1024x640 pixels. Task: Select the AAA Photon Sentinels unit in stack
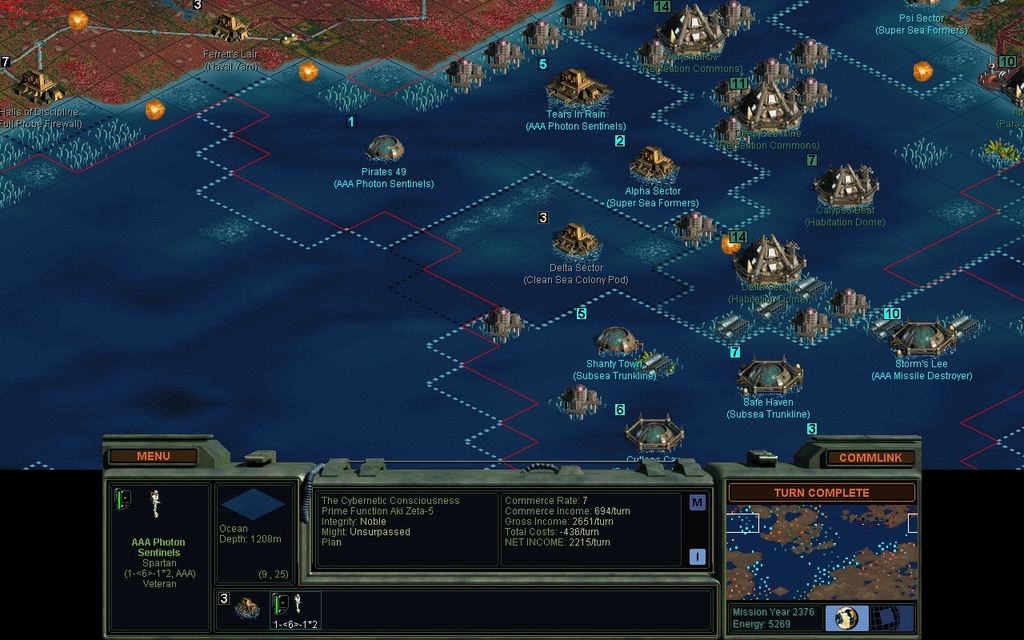pyautogui.click(x=295, y=608)
